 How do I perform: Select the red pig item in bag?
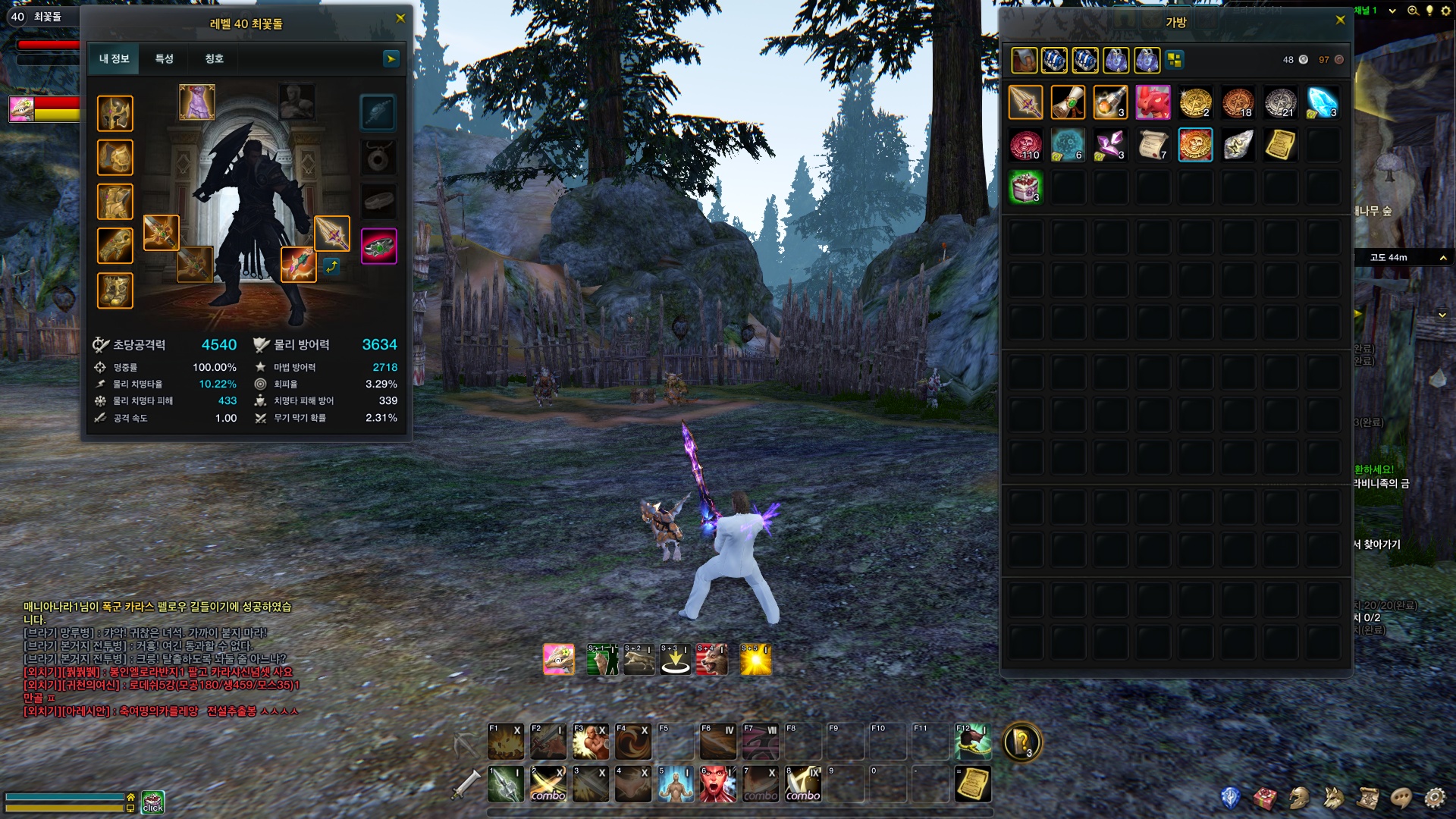(x=1153, y=102)
